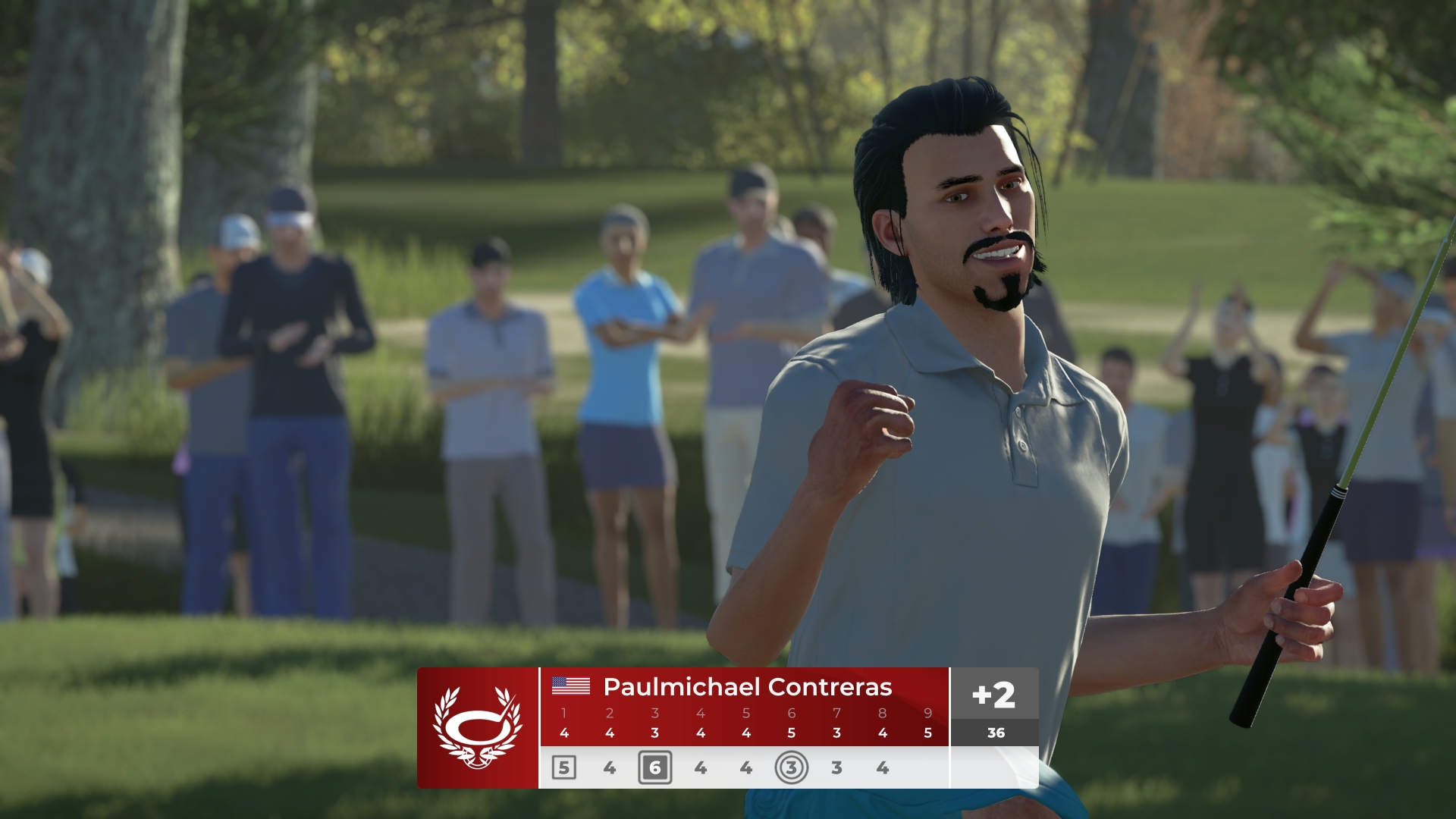Select the double-bogey 6 score marker
This screenshot has width=1456, height=819.
[654, 767]
